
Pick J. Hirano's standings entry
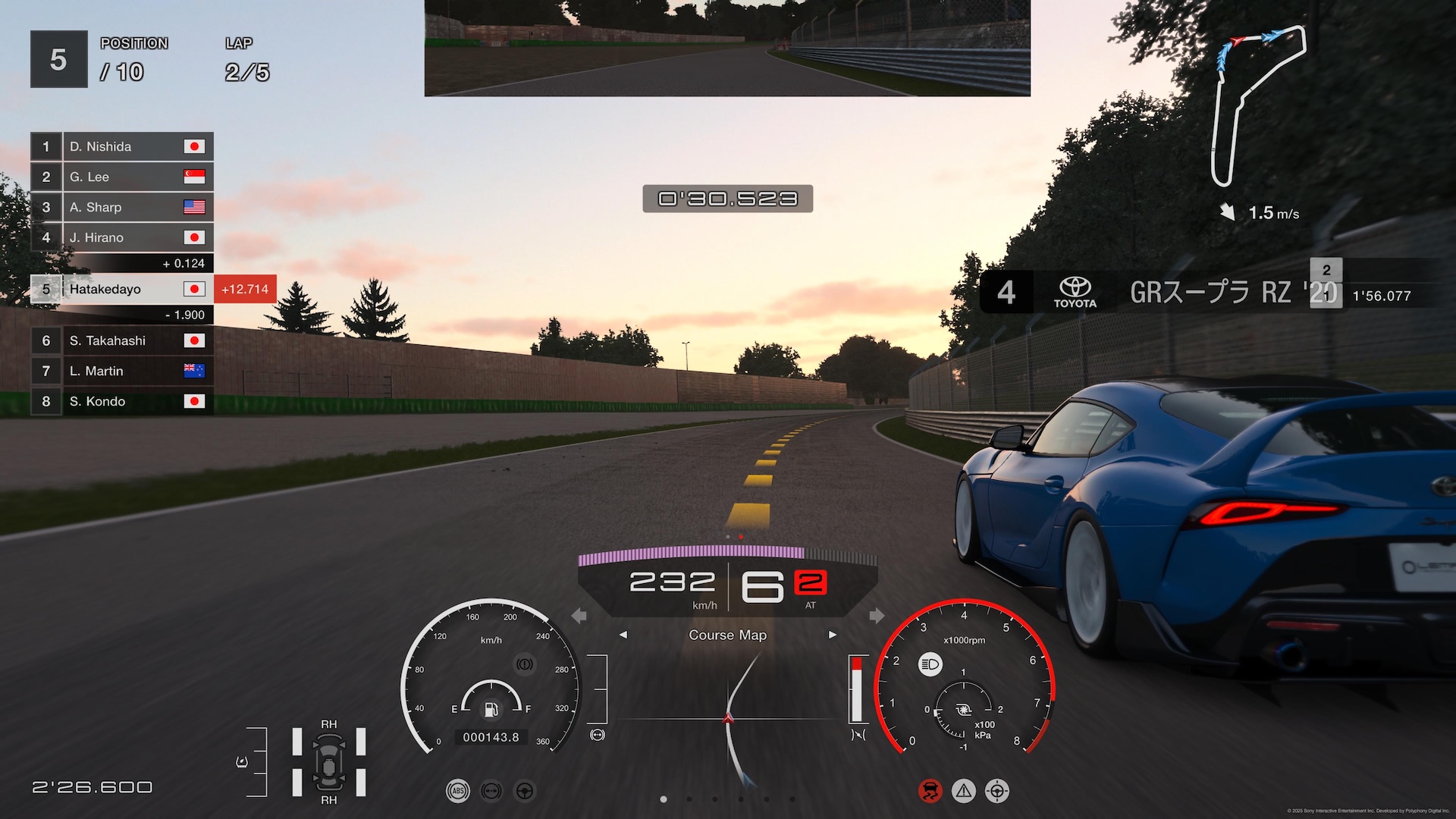click(x=121, y=237)
